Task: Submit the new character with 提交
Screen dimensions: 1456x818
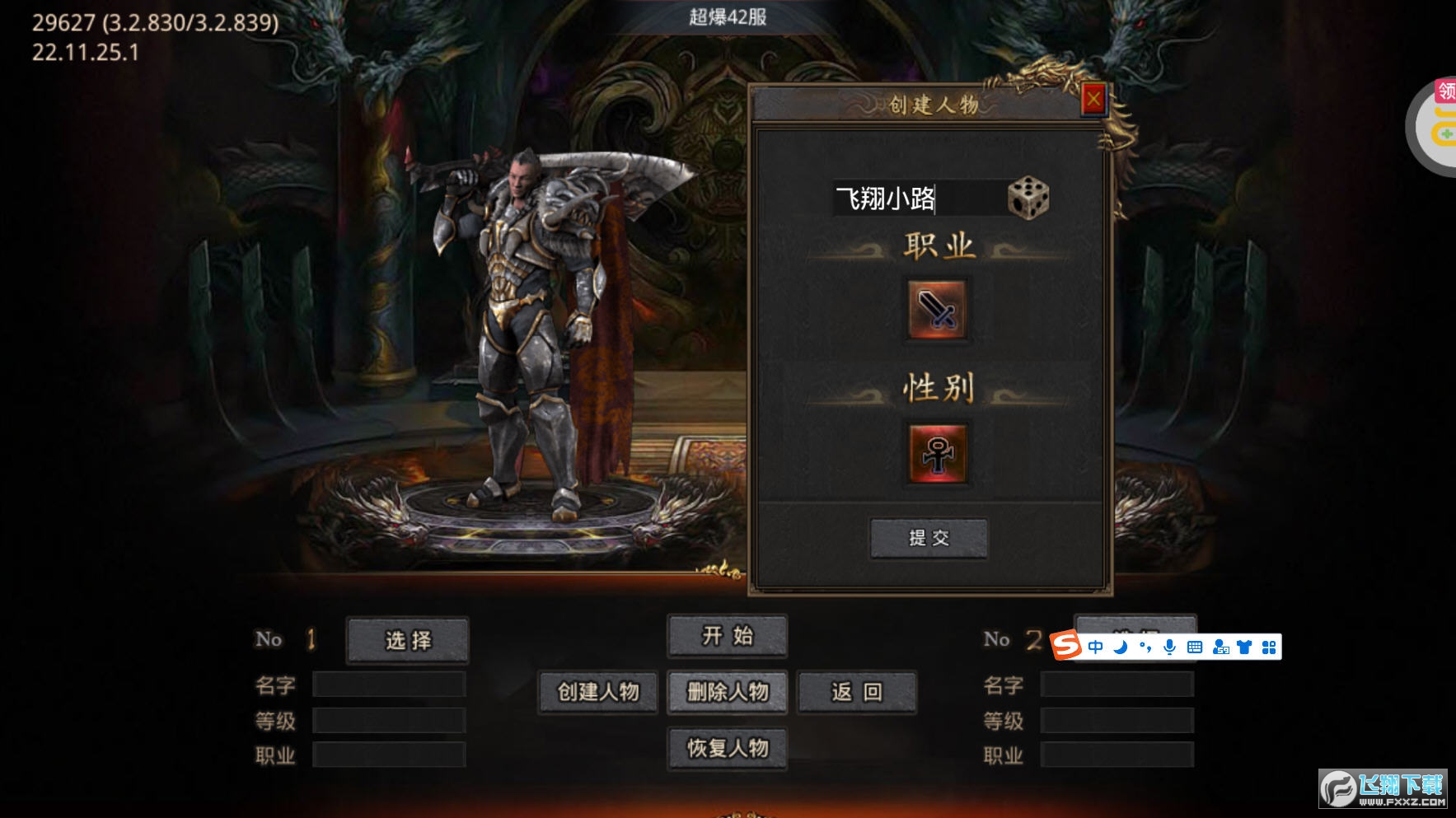Action: tap(929, 538)
